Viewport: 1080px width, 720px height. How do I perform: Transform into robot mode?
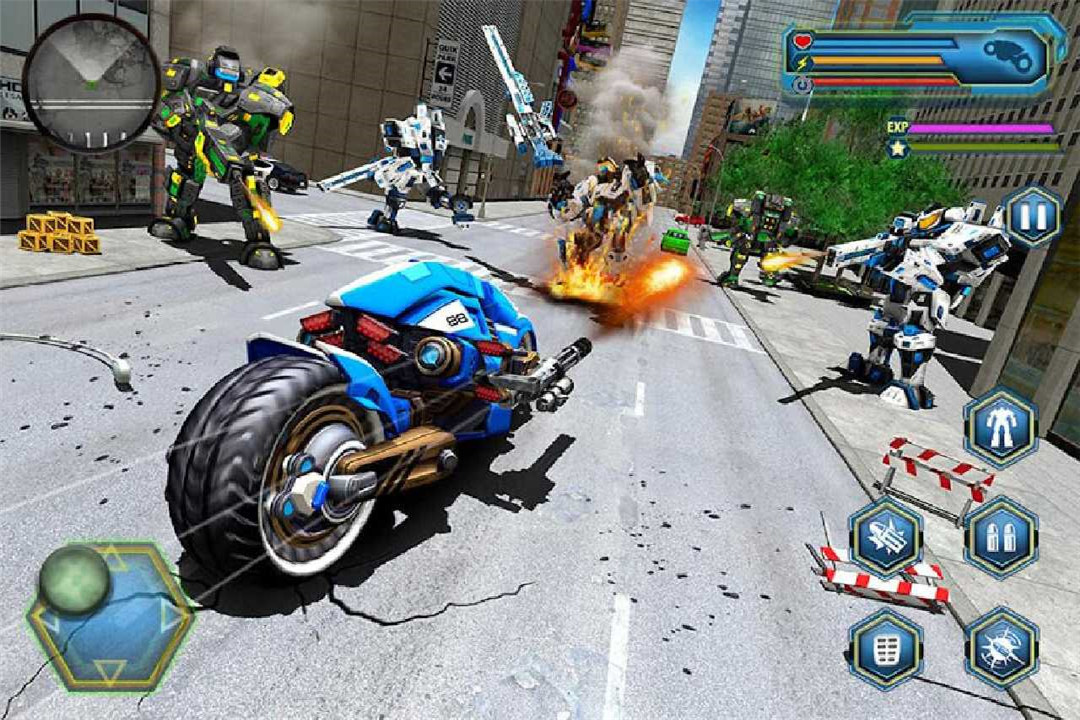1000,427
